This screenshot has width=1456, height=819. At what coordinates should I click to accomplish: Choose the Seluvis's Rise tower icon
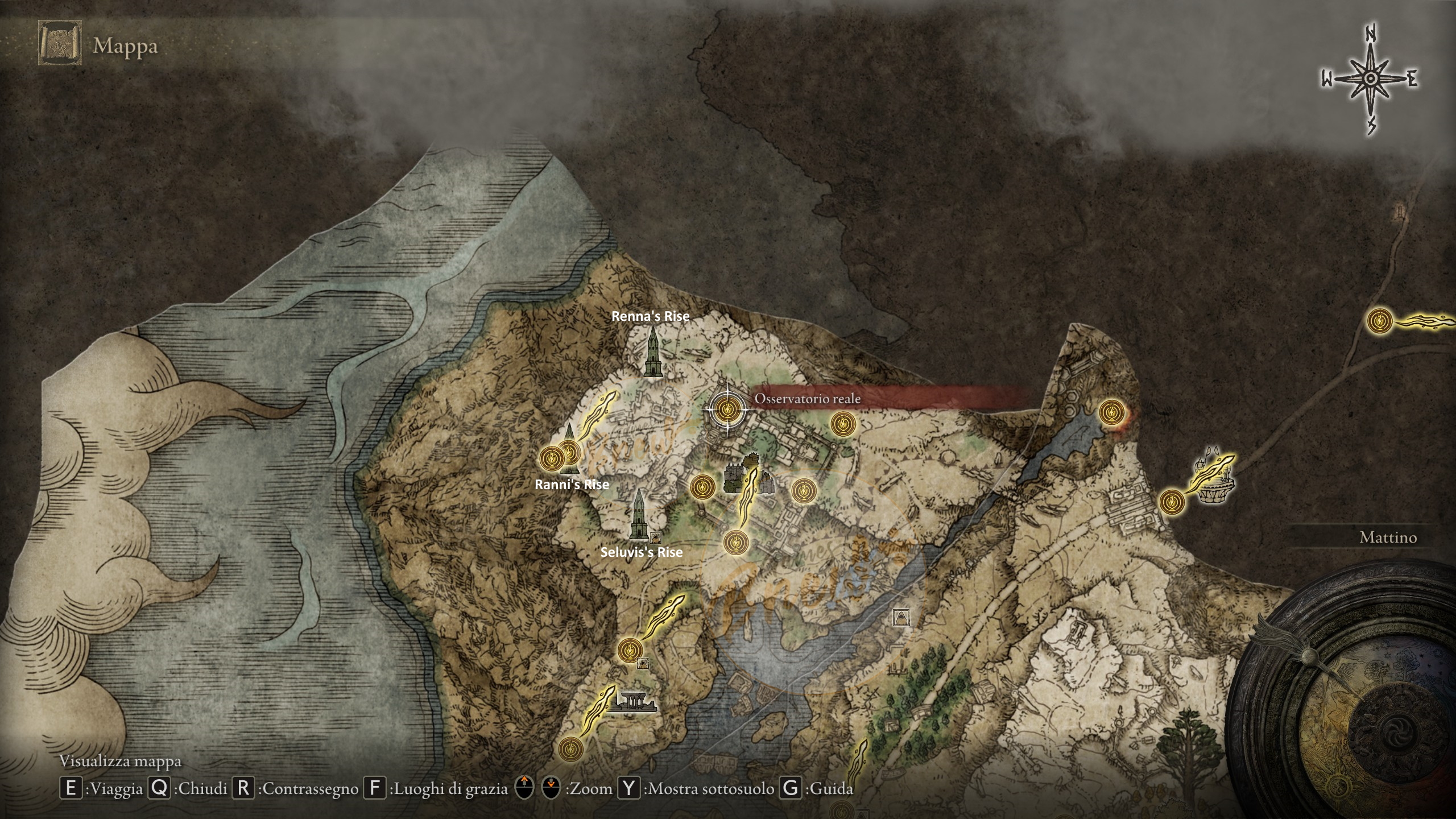pyautogui.click(x=639, y=515)
